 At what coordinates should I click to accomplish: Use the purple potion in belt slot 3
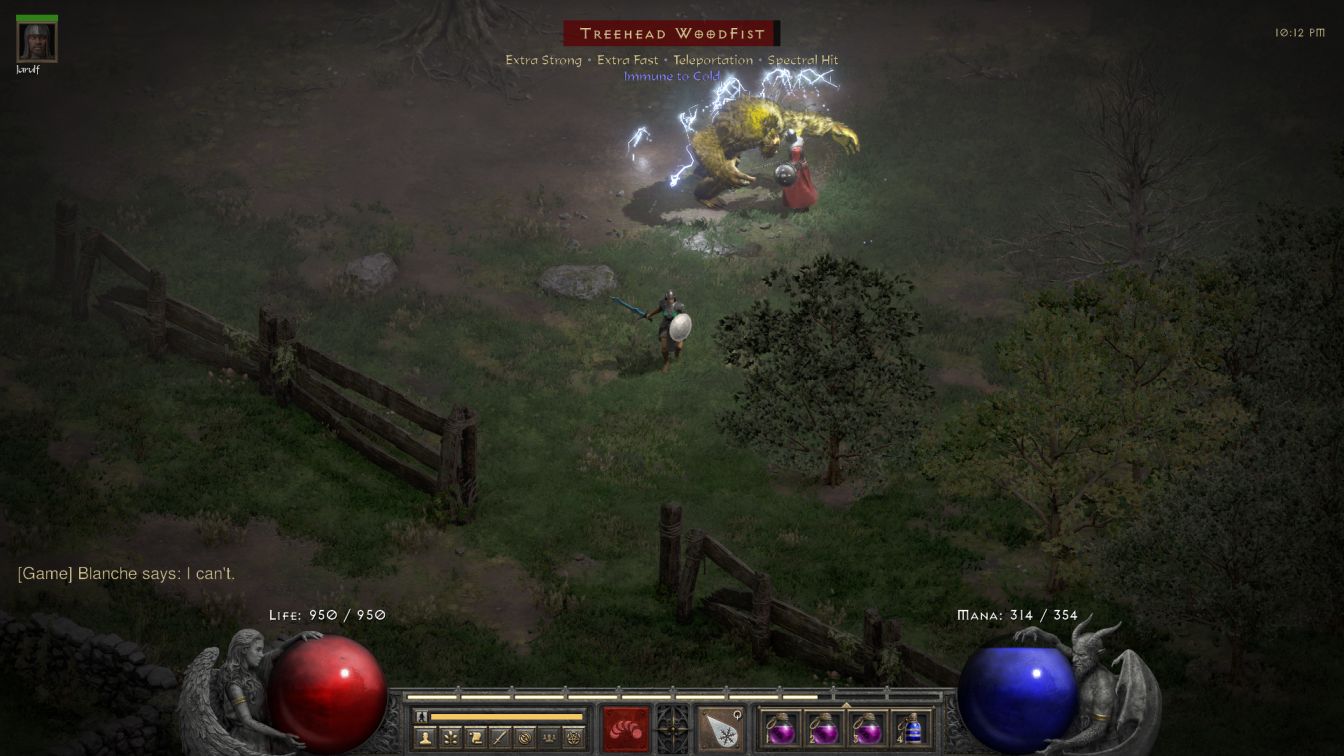[x=868, y=728]
